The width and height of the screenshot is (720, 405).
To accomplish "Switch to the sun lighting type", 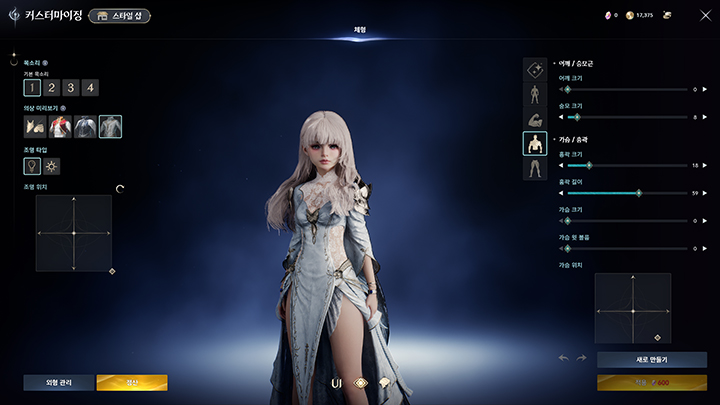I will 52,165.
